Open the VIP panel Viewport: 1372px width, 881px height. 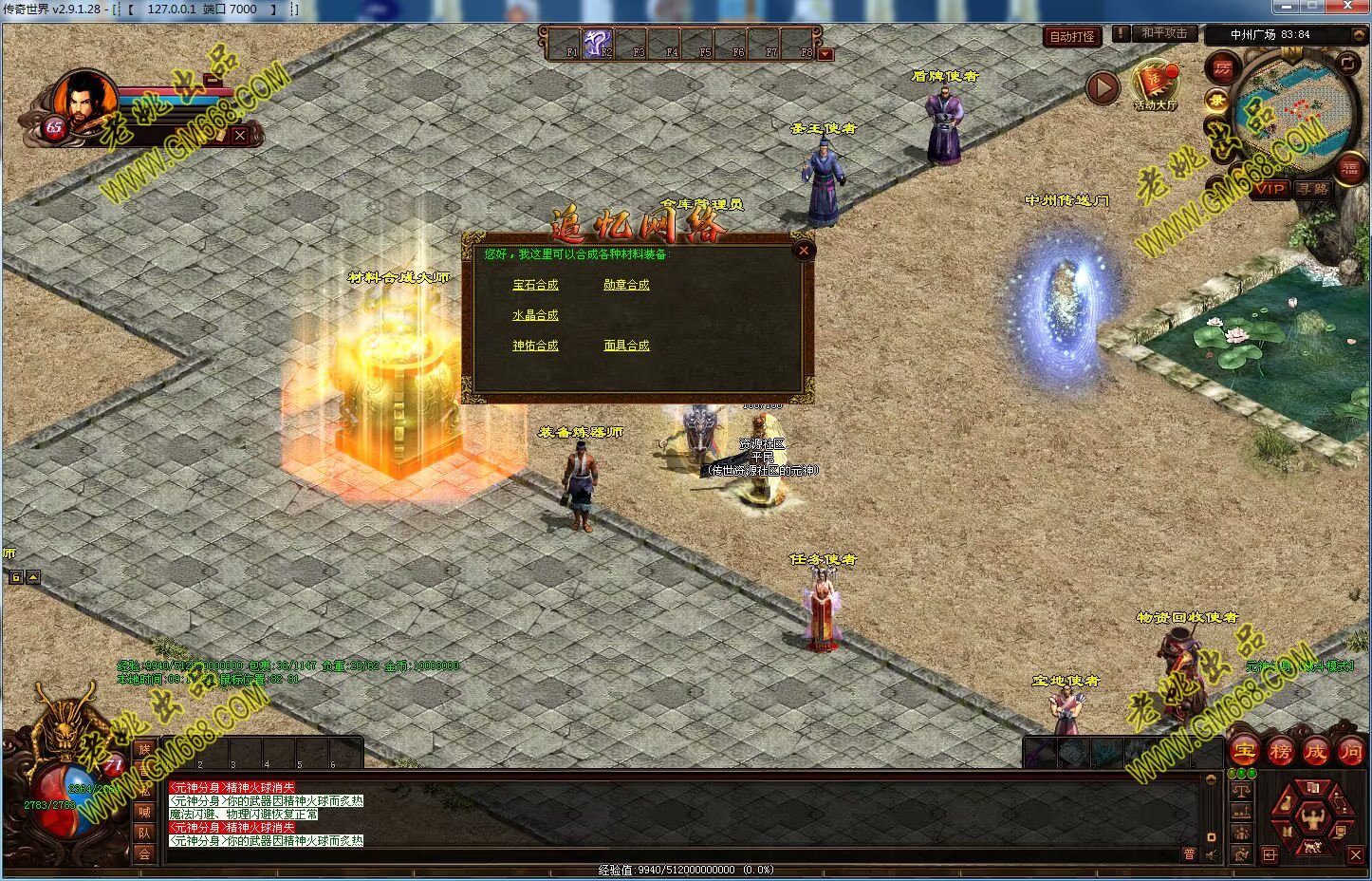click(1270, 189)
